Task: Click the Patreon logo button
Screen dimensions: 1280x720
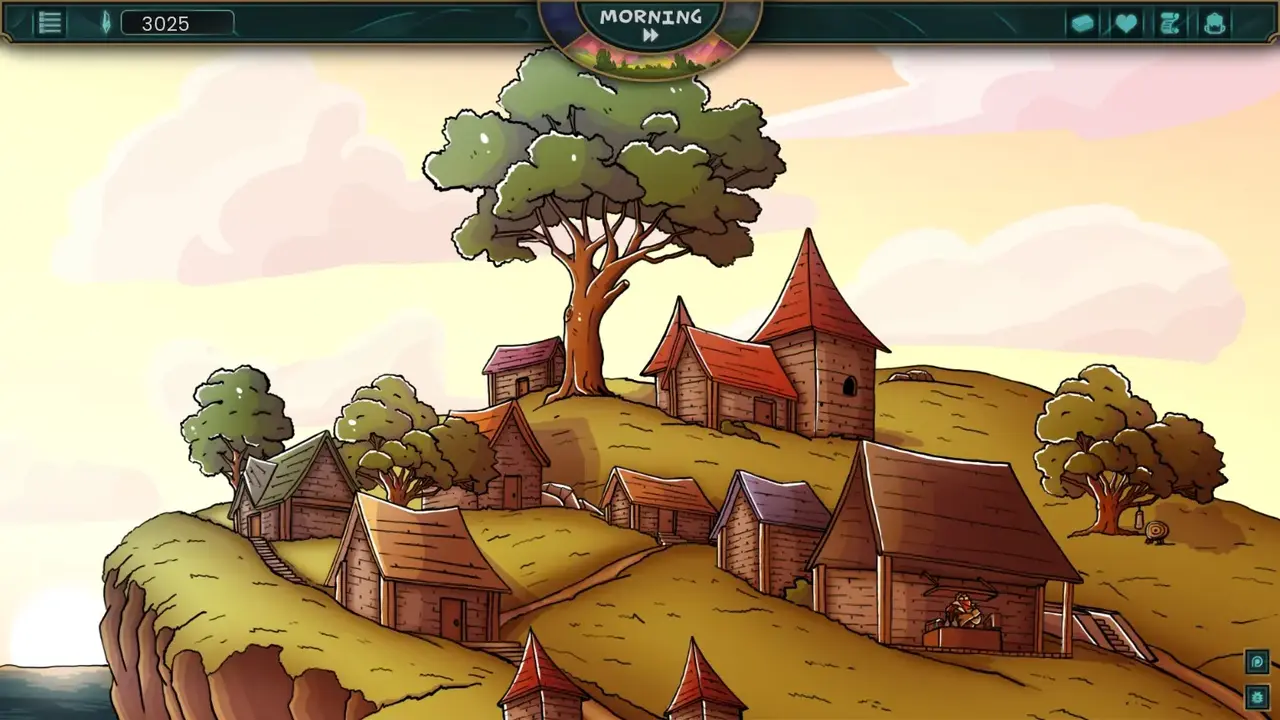Action: pos(1257,662)
